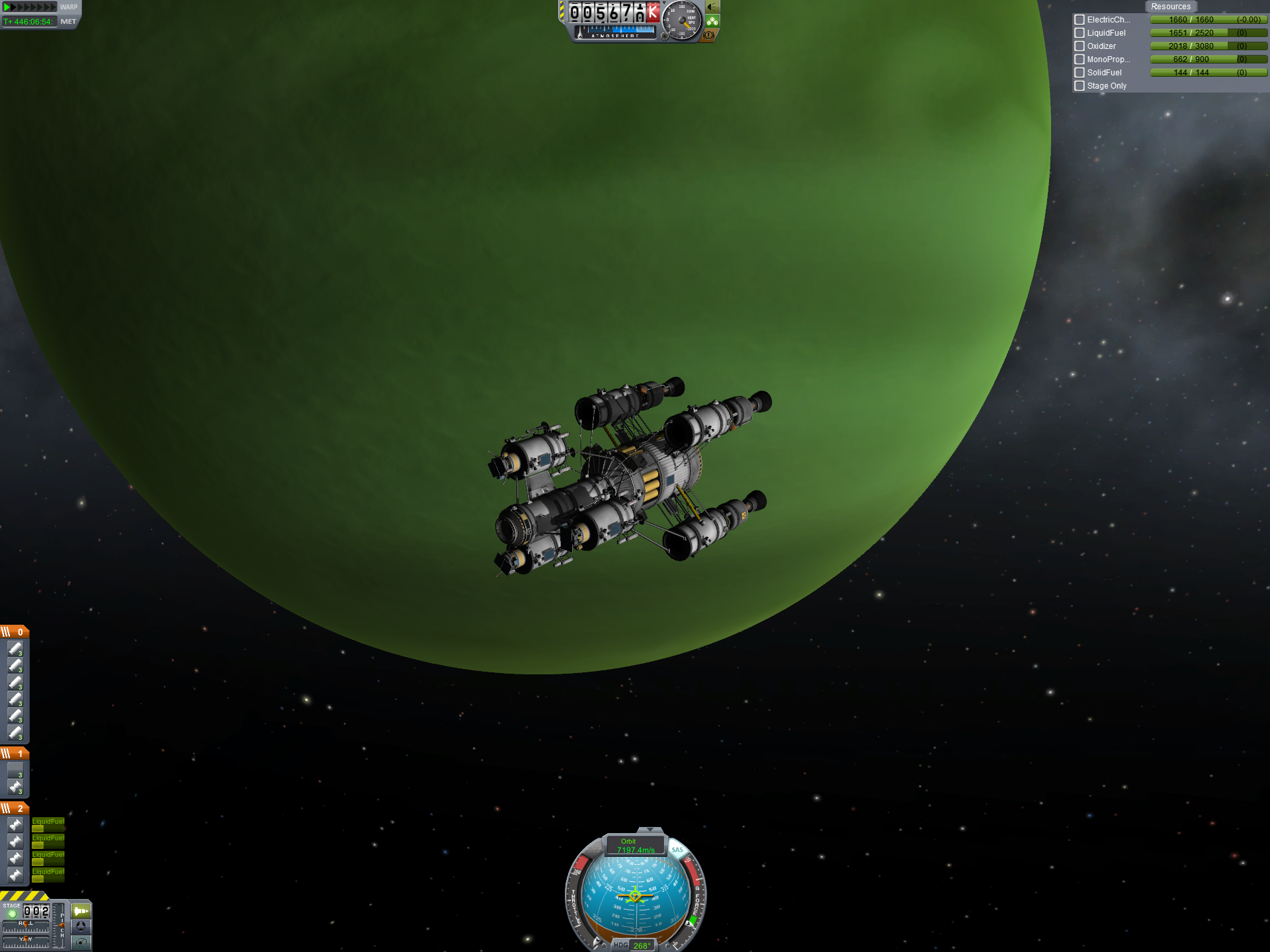Tick the Oxidizer resource checkbox
The image size is (1270, 952).
click(x=1079, y=46)
